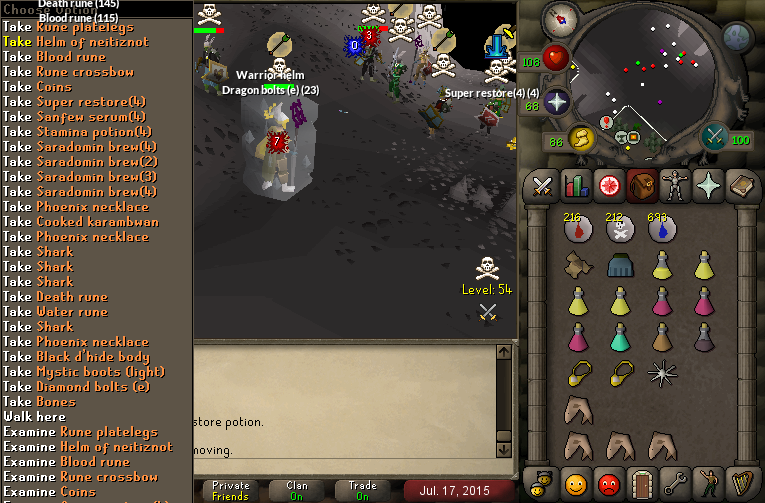Viewport: 765px width, 503px height.
Task: Open the Clan chat filter tab
Action: (297, 489)
